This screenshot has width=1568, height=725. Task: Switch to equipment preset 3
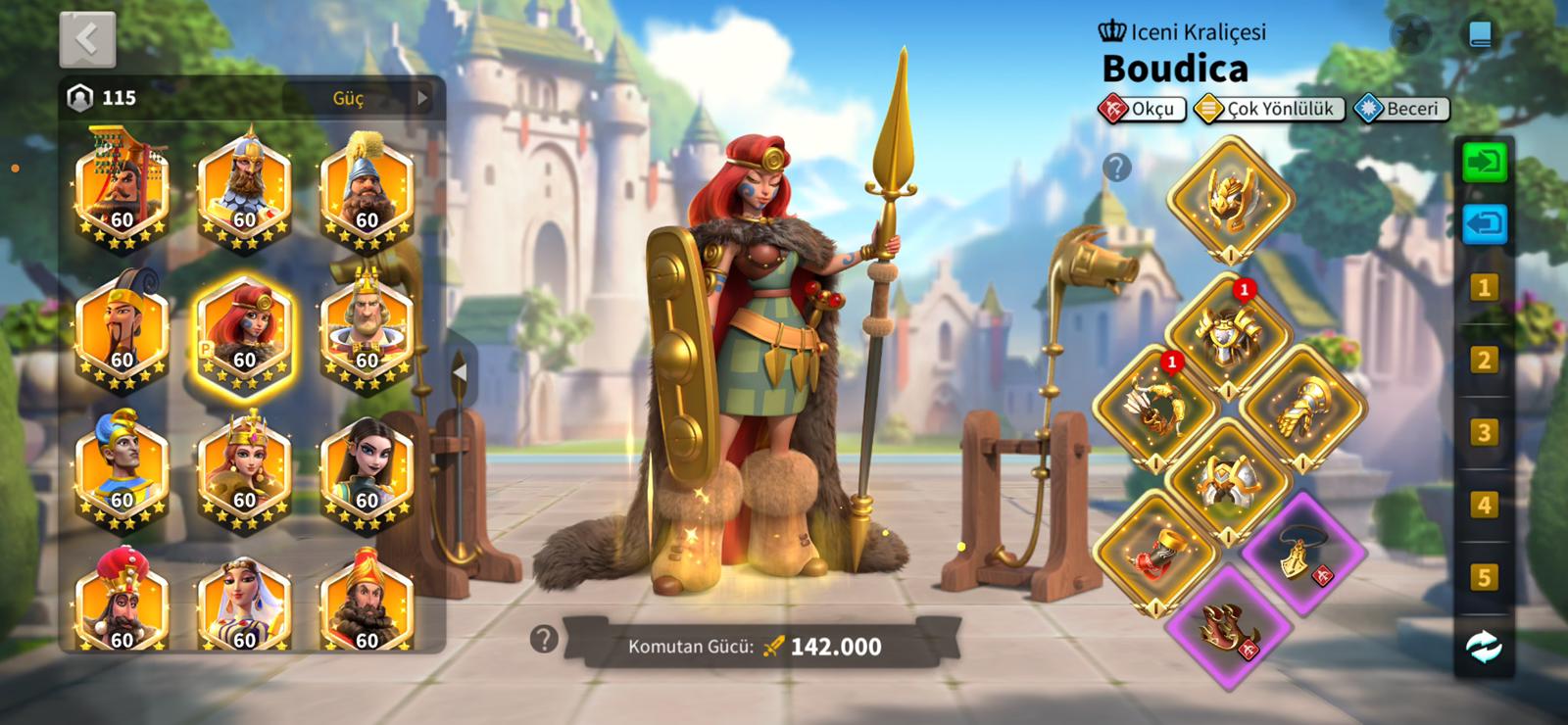coord(1484,432)
